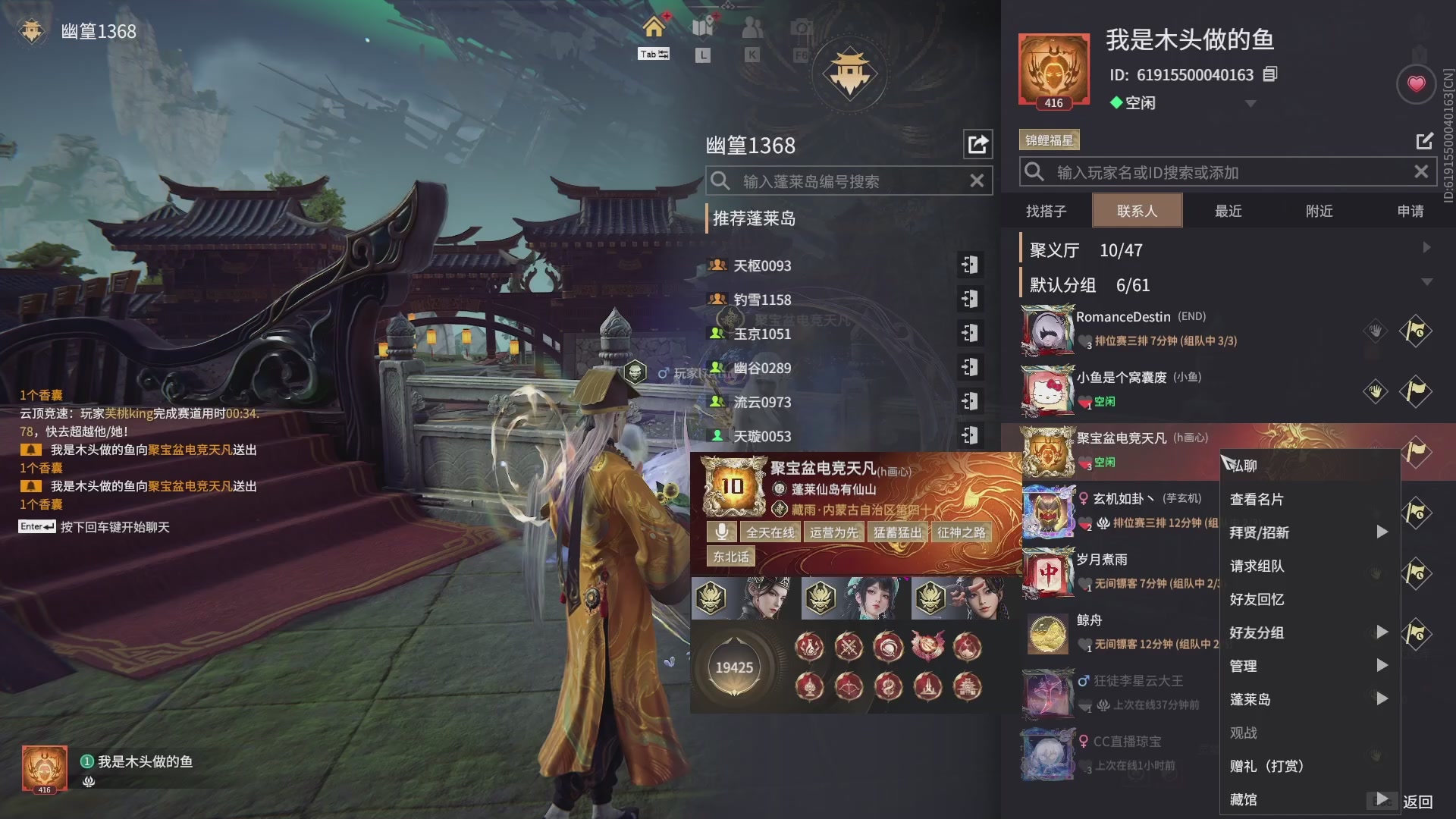The width and height of the screenshot is (1456, 819).
Task: Click the copy icon beside ID 61915500040163
Action: click(1270, 74)
